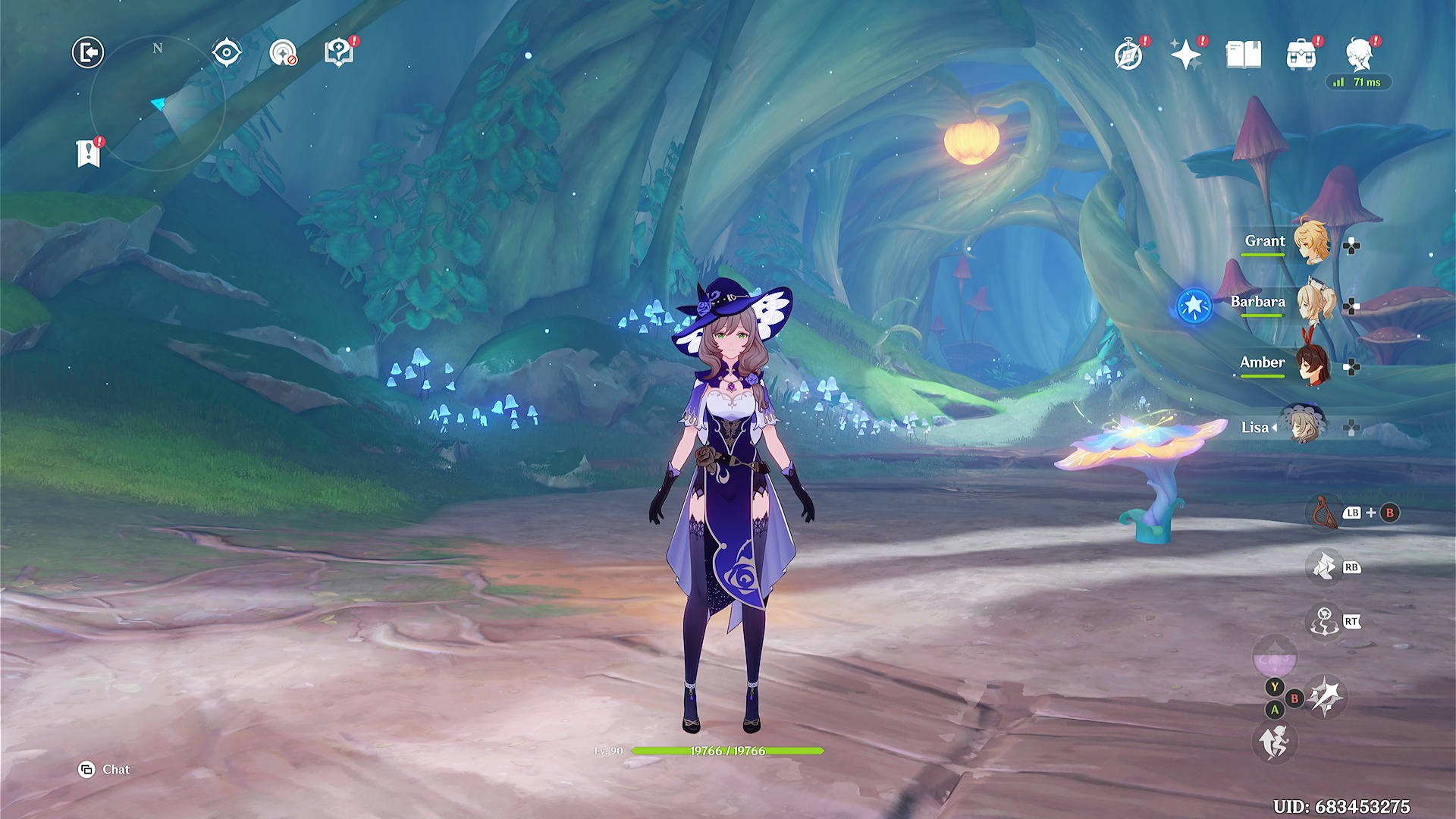This screenshot has height=819, width=1456.
Task: Open the Chat box
Action: [x=105, y=770]
